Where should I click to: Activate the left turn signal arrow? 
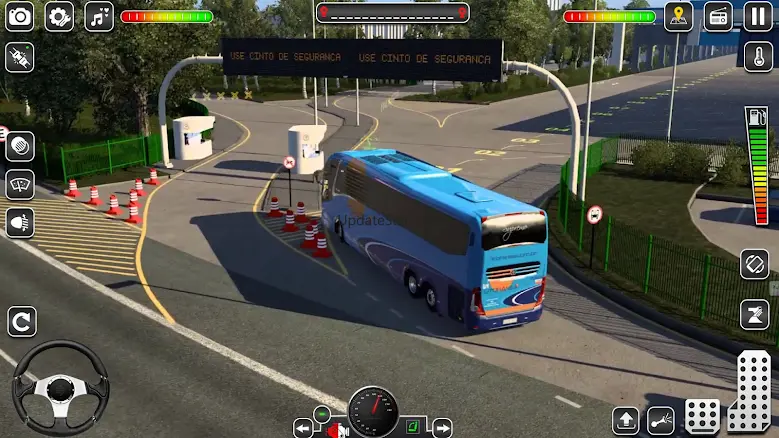[303, 428]
